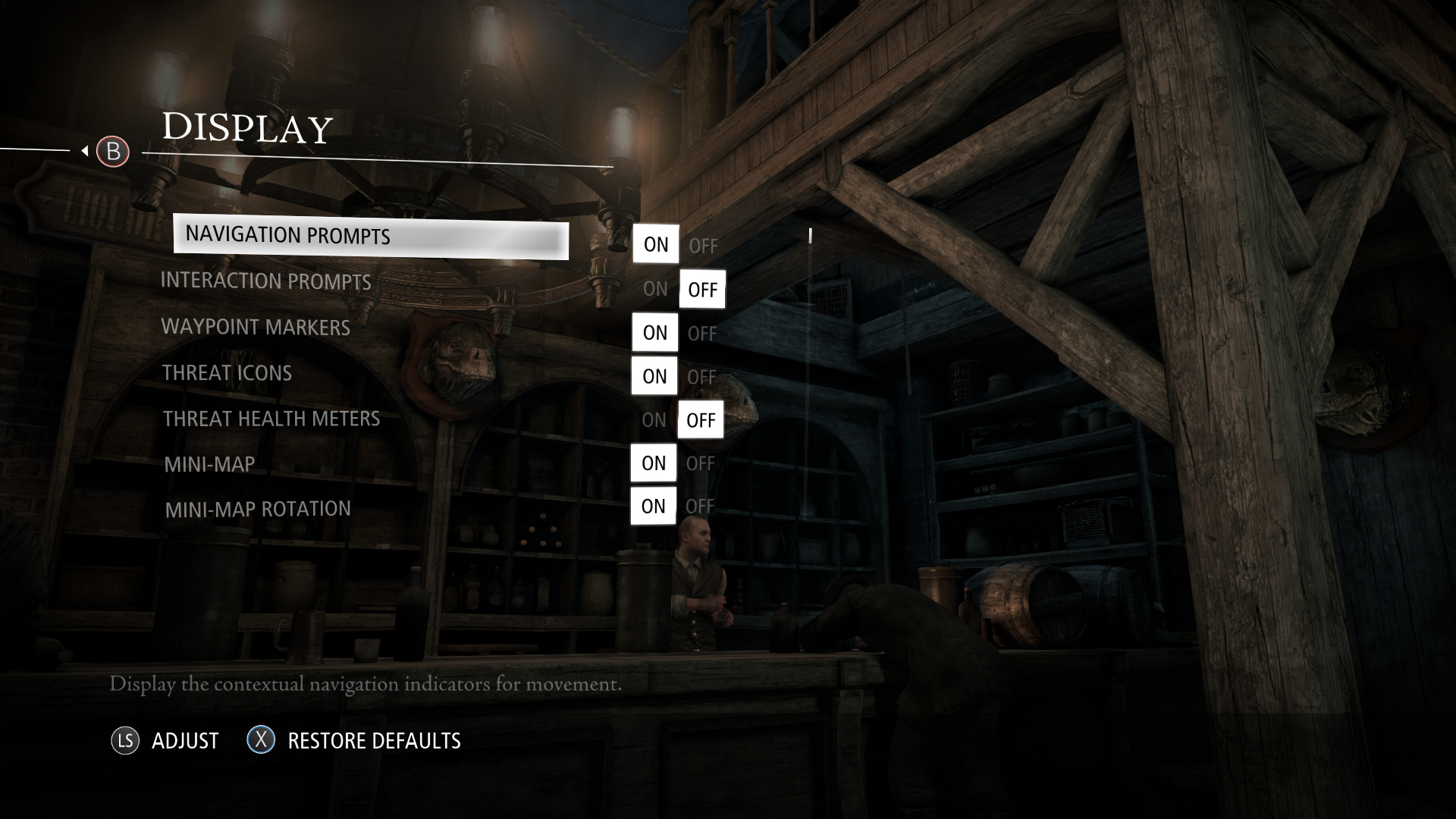Highlight the Waypoint Markers entry
This screenshot has height=819, width=1456.
point(256,328)
